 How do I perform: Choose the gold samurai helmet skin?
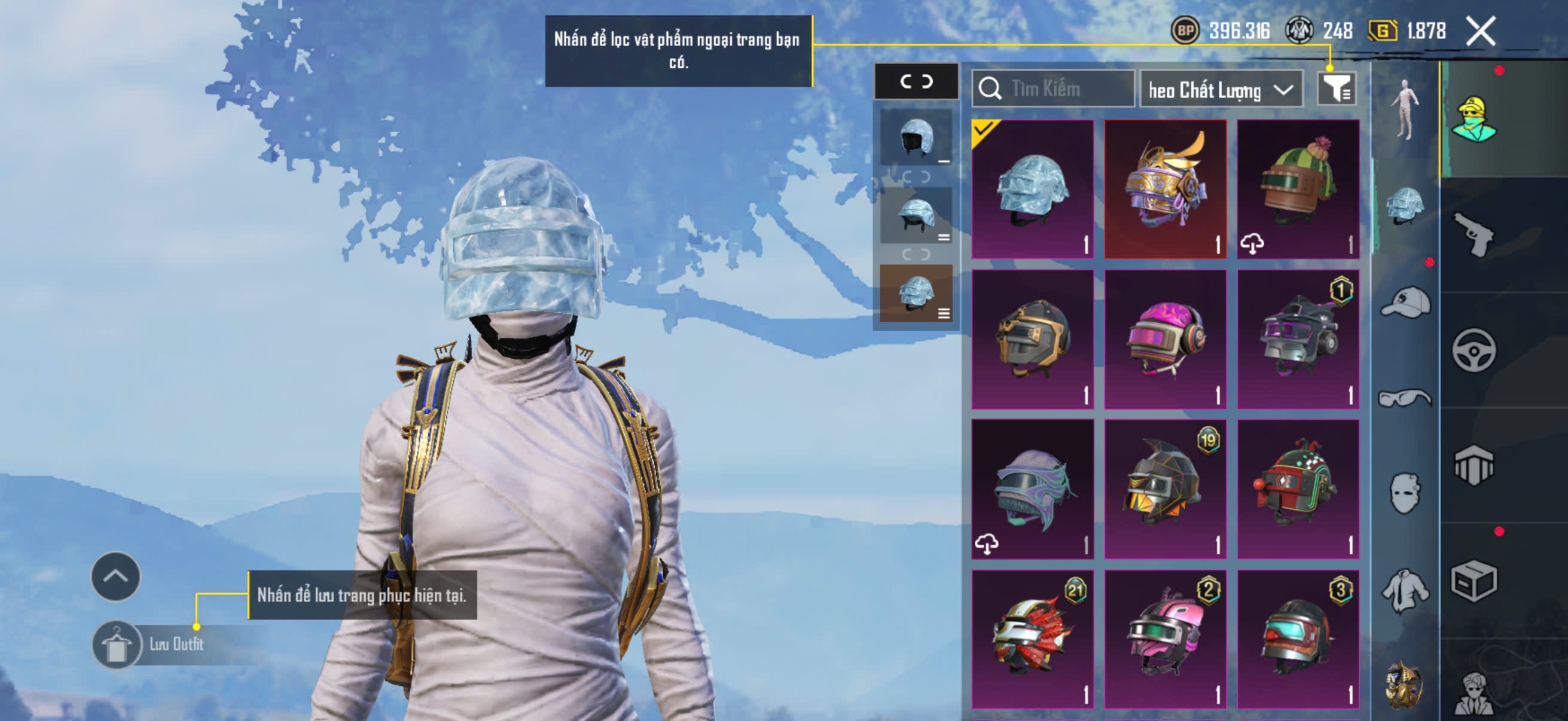click(1165, 188)
